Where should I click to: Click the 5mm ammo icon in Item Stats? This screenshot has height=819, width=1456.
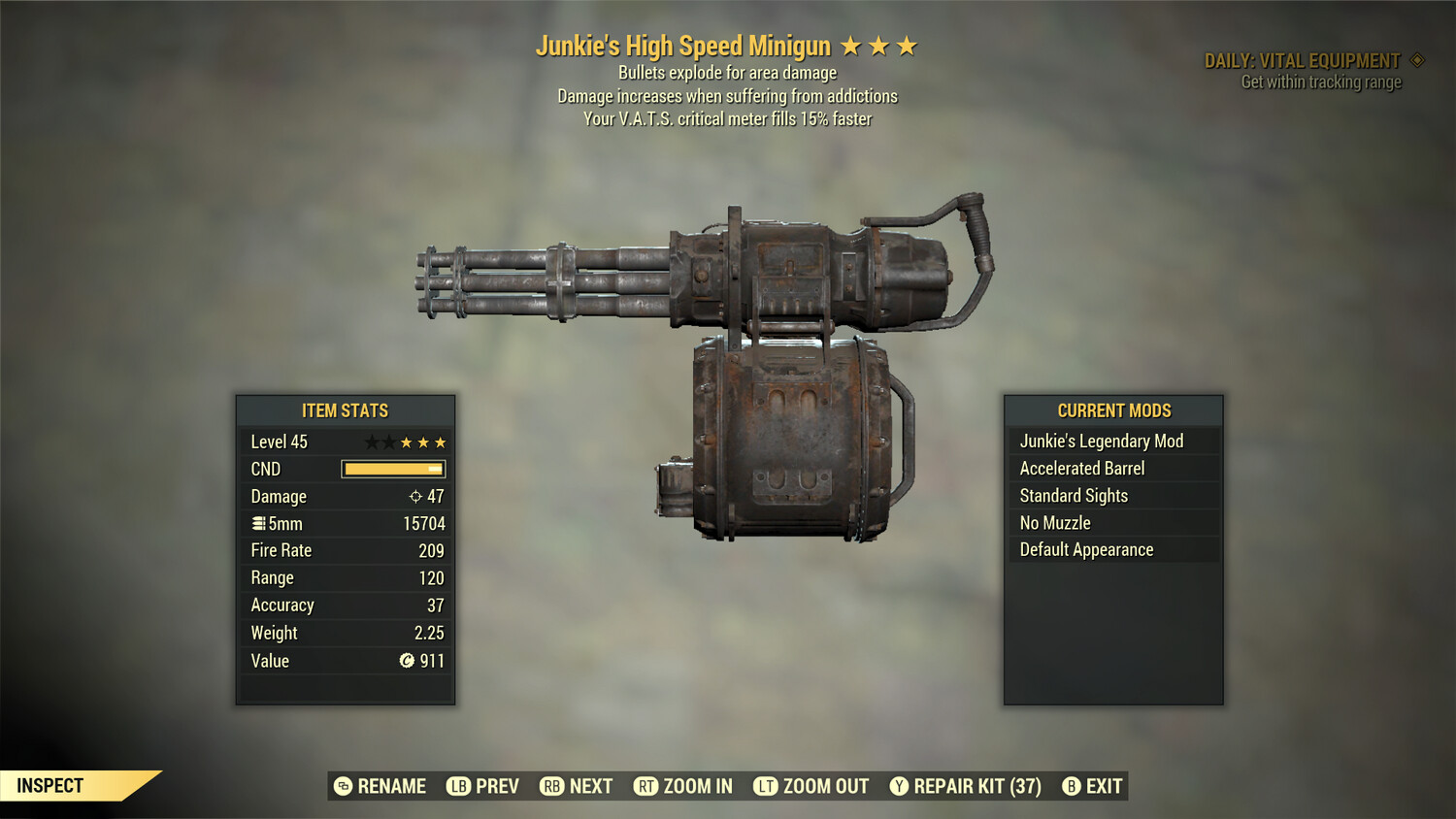coord(258,523)
